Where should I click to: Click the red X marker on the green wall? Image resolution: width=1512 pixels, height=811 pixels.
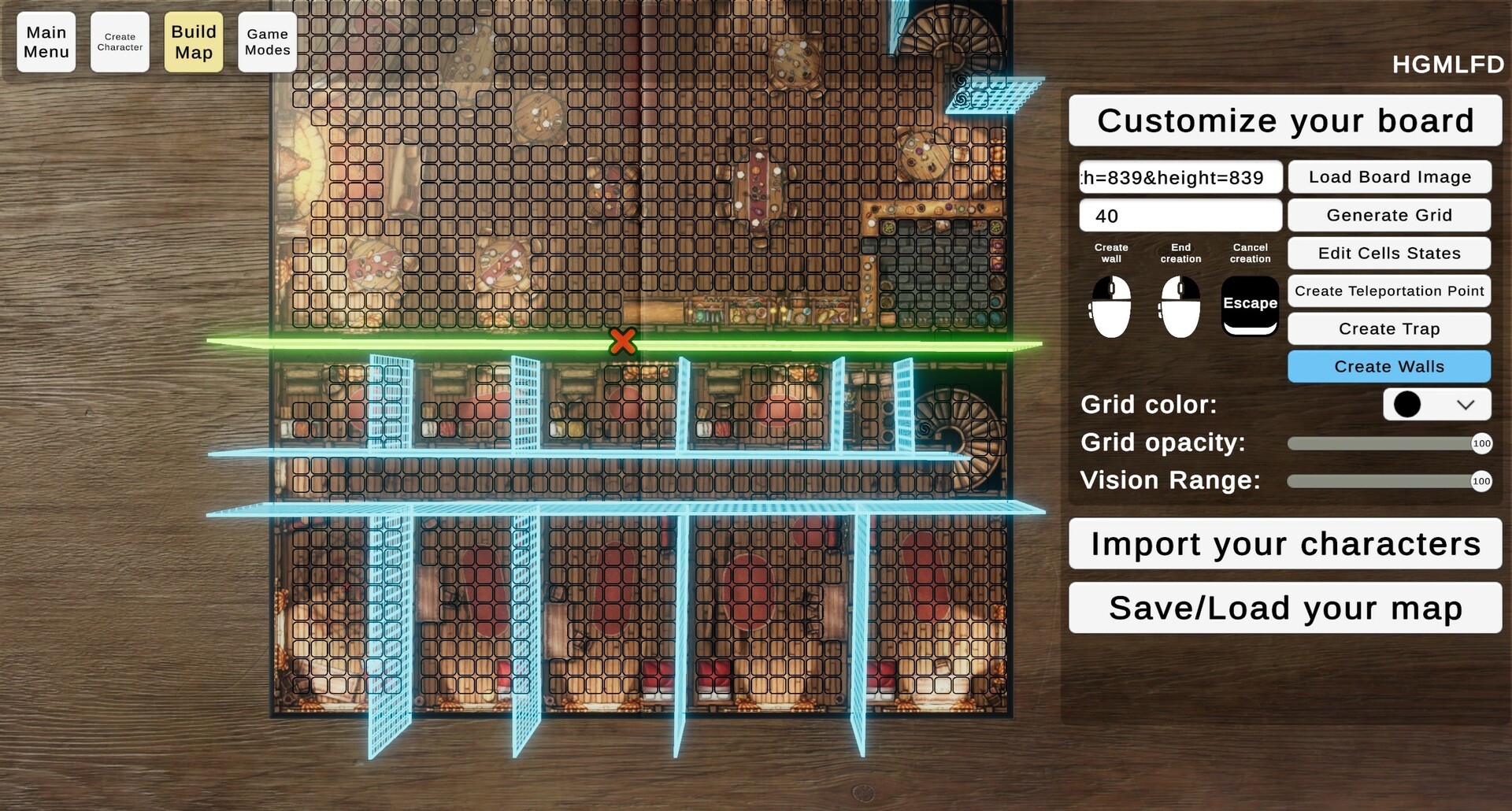622,342
